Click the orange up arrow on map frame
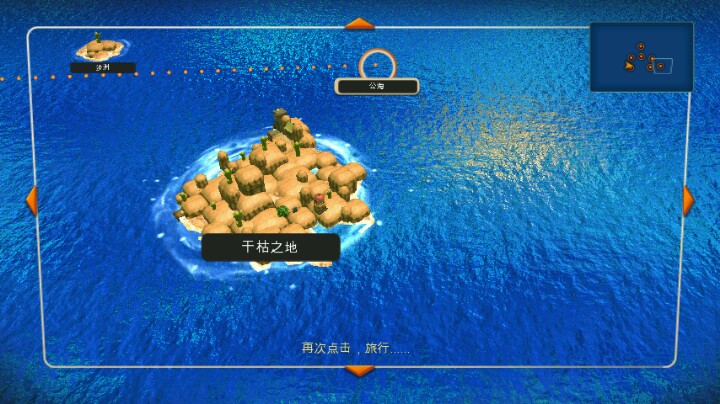Screen dimensions: 720x404 coord(359,23)
